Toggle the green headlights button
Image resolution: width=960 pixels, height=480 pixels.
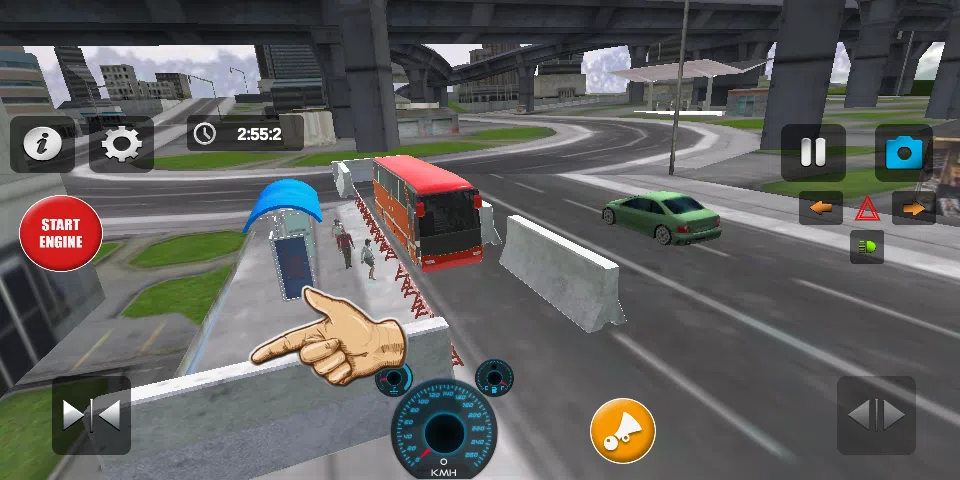coord(867,246)
